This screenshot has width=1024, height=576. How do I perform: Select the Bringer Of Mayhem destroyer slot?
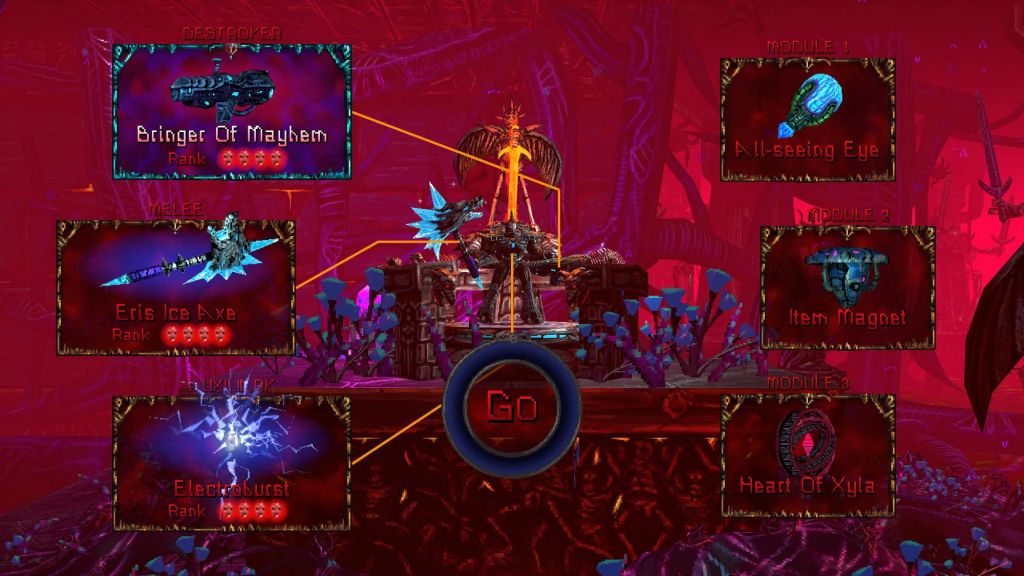click(x=232, y=111)
